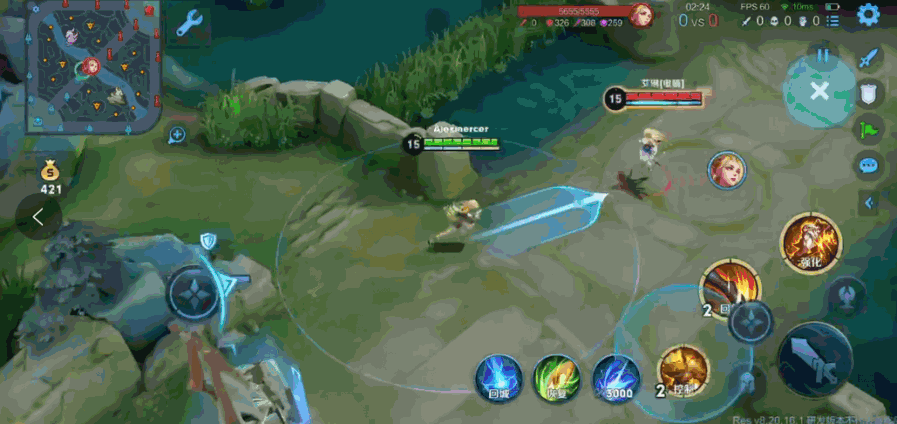897x424 pixels.
Task: Open the quick chat bubble
Action: (x=869, y=164)
